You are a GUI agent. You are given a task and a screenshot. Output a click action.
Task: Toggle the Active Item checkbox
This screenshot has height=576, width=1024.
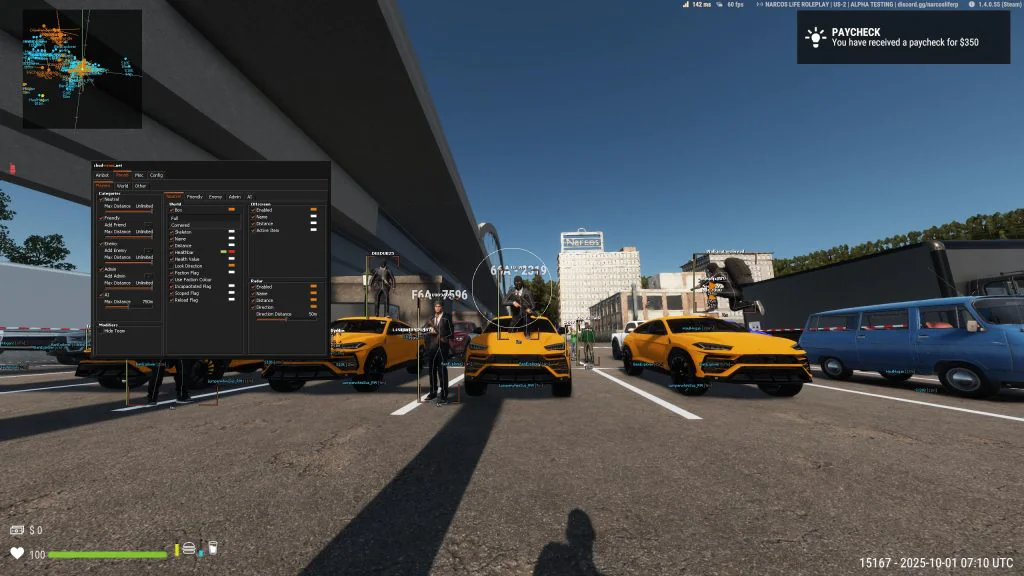click(x=254, y=230)
